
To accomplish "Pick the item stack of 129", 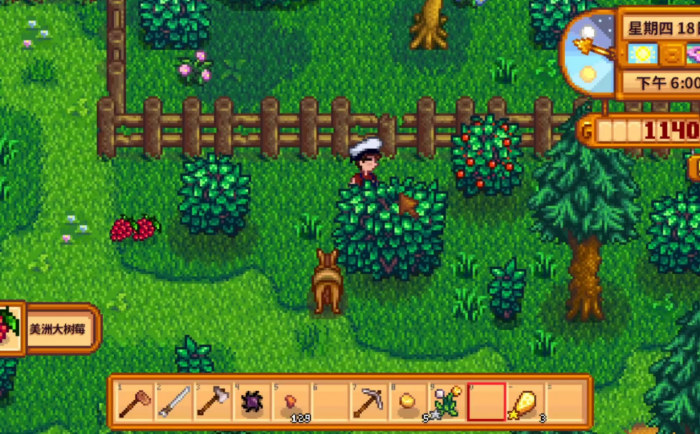I will (289, 402).
